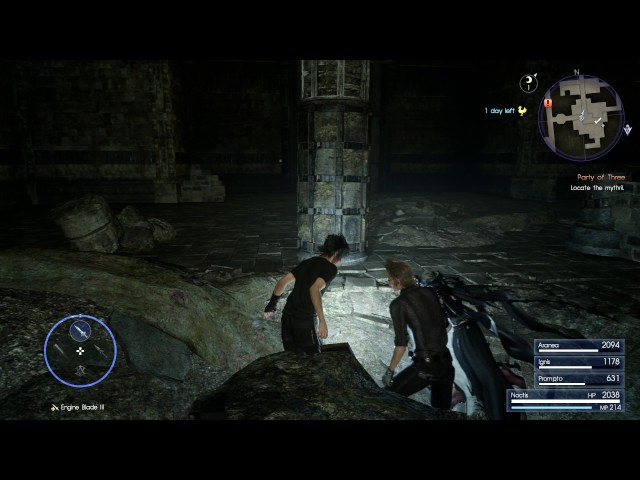Click the Noctis status panel
The width and height of the screenshot is (640, 480).
[x=566, y=400]
